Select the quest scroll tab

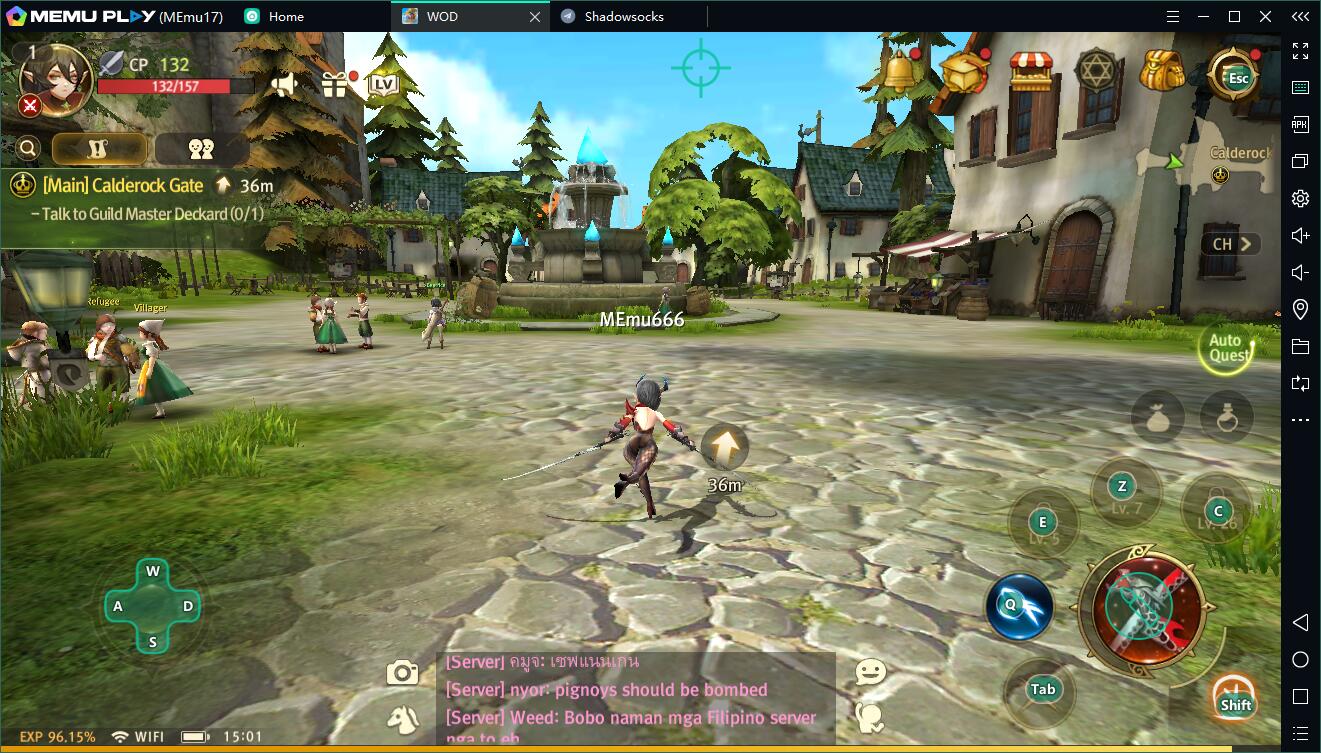pyautogui.click(x=100, y=148)
